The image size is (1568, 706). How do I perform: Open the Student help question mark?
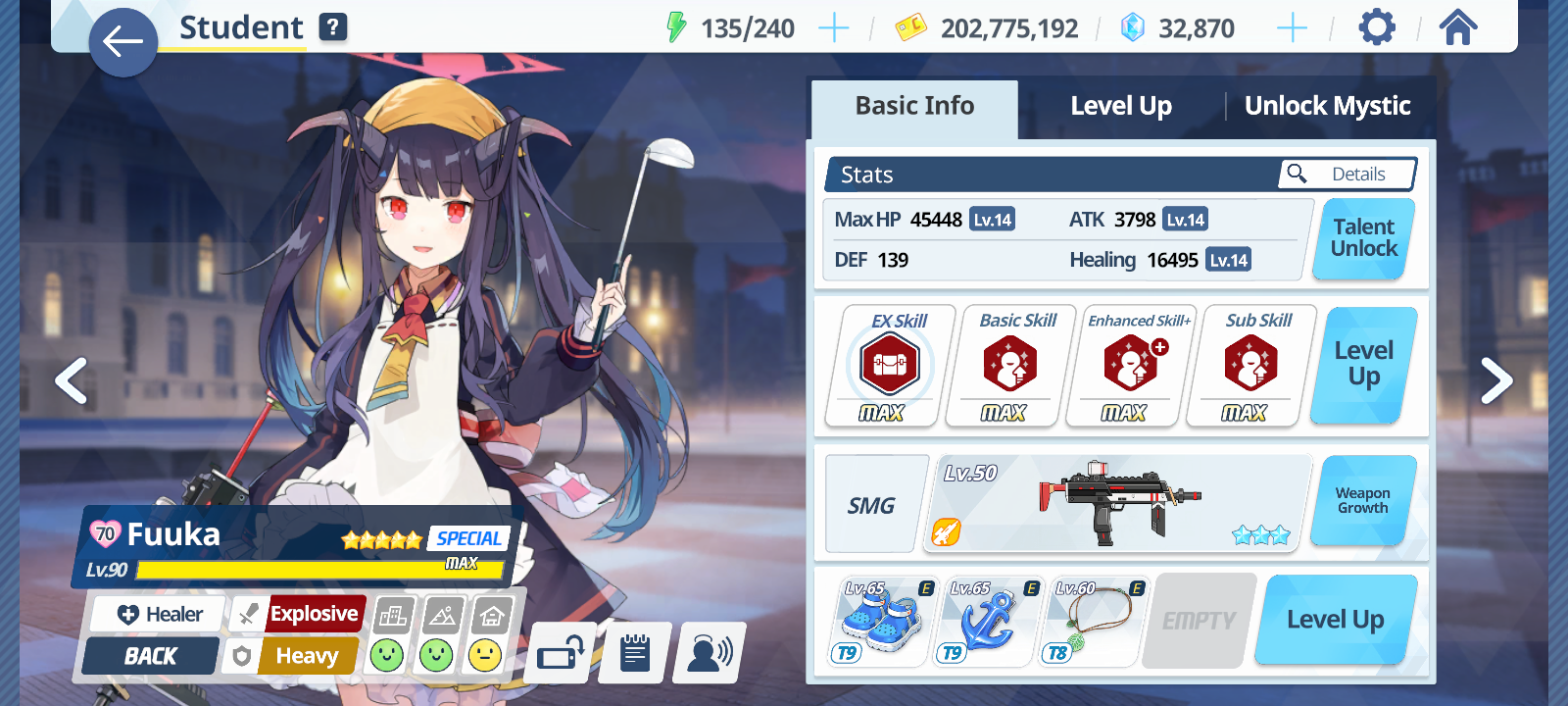[333, 27]
